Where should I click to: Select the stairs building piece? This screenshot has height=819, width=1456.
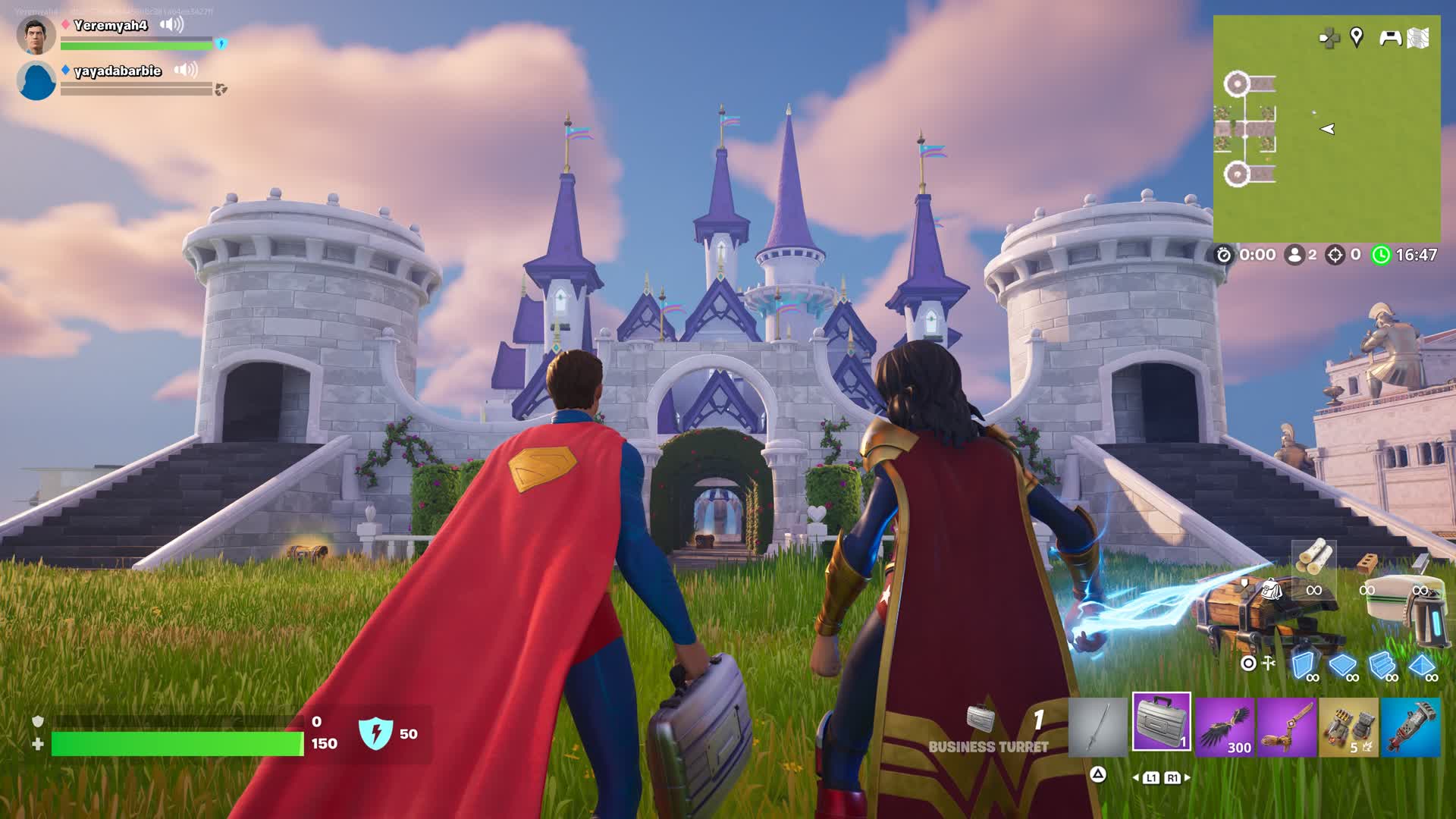1382,666
